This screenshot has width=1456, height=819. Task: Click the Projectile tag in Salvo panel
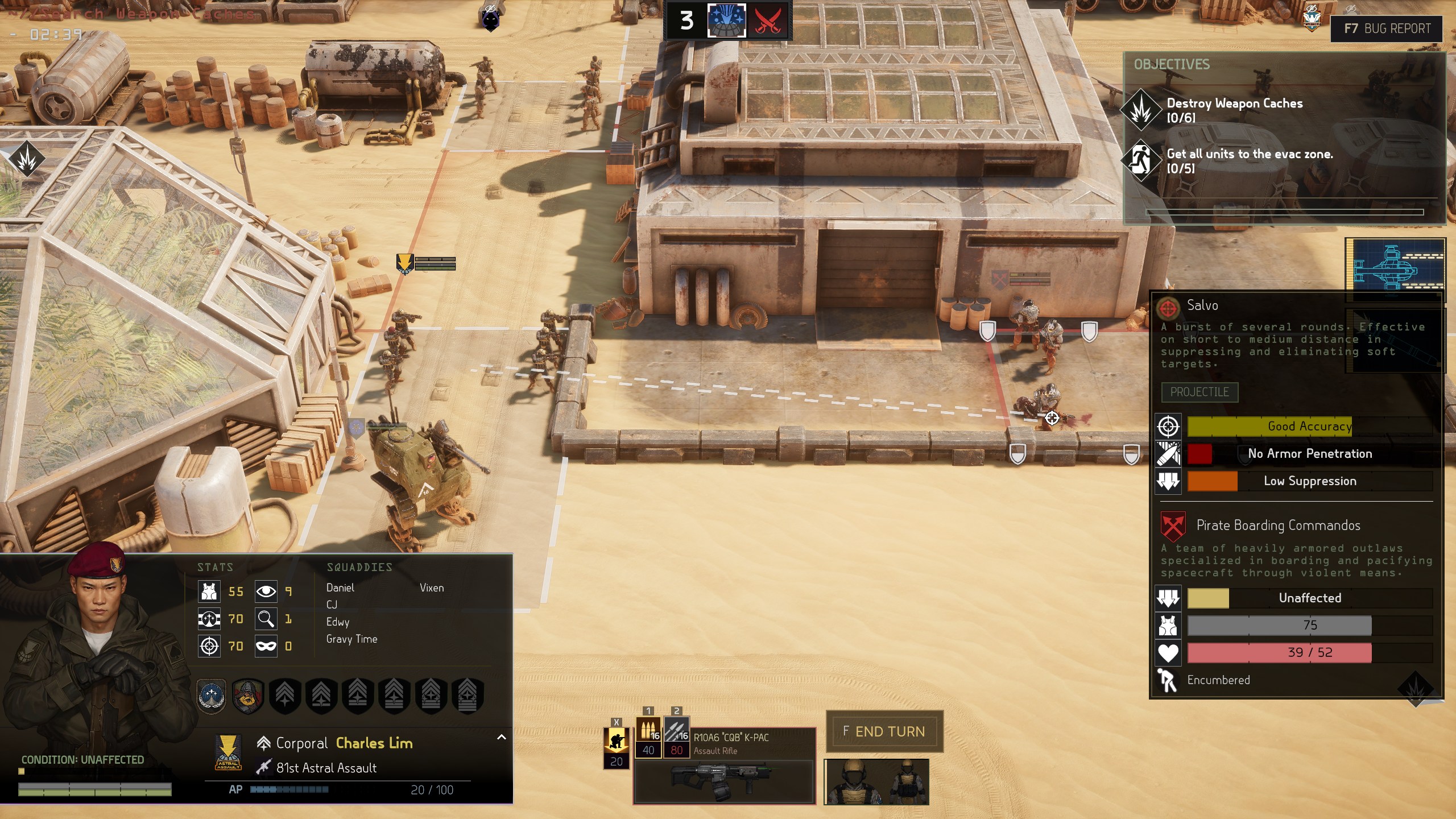tap(1199, 392)
